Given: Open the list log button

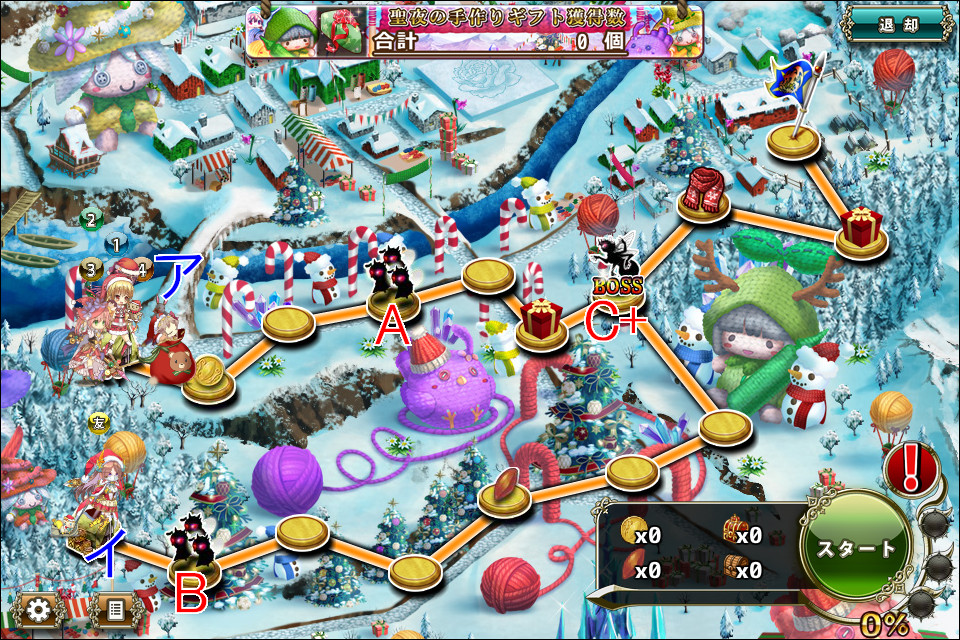Looking at the screenshot, I should (x=116, y=609).
